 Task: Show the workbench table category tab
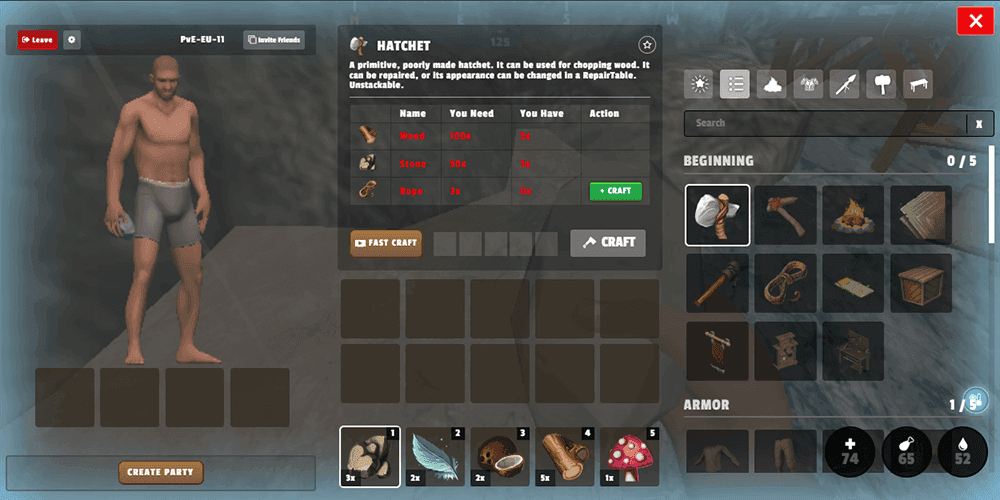(919, 84)
